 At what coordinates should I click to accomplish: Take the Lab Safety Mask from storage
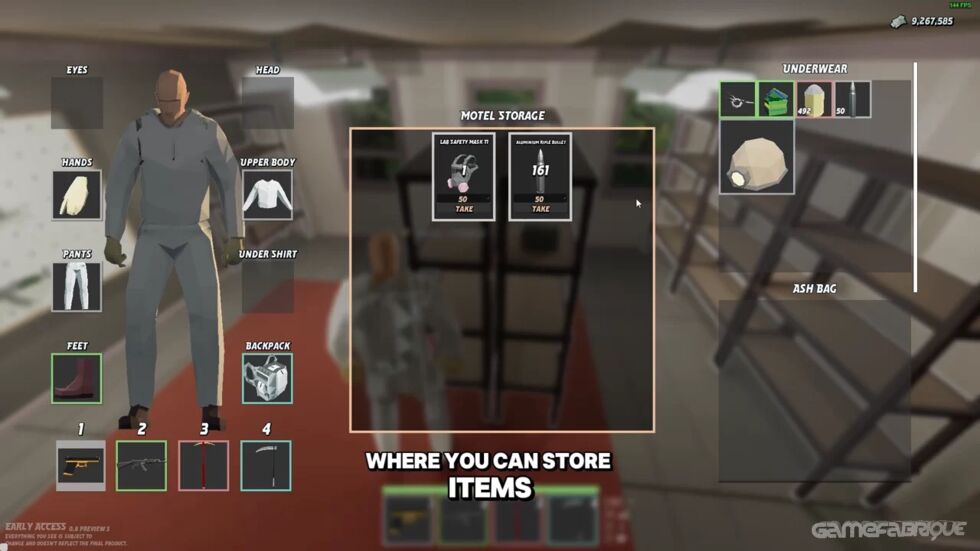pyautogui.click(x=463, y=209)
